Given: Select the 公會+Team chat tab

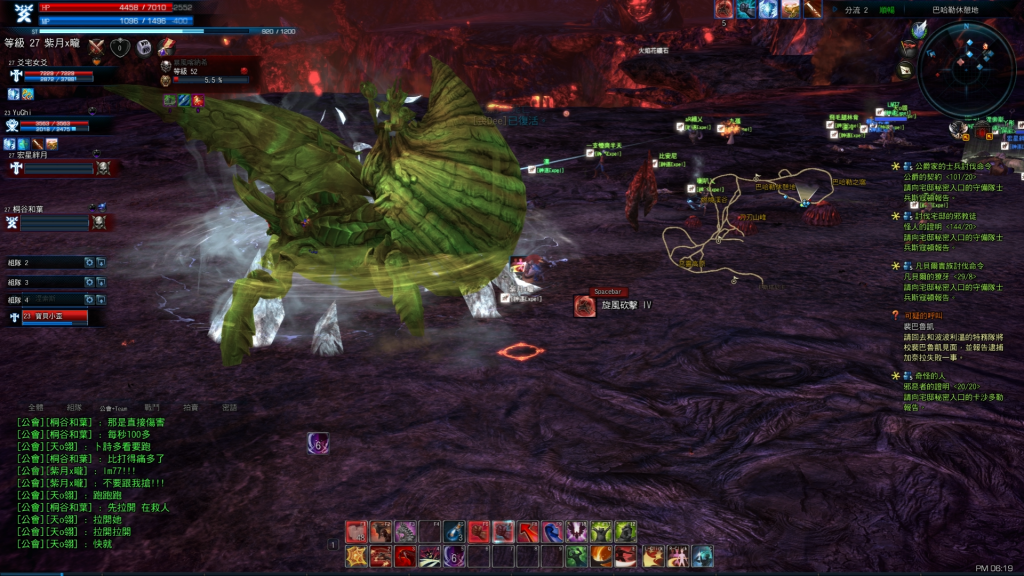Looking at the screenshot, I should (x=113, y=408).
